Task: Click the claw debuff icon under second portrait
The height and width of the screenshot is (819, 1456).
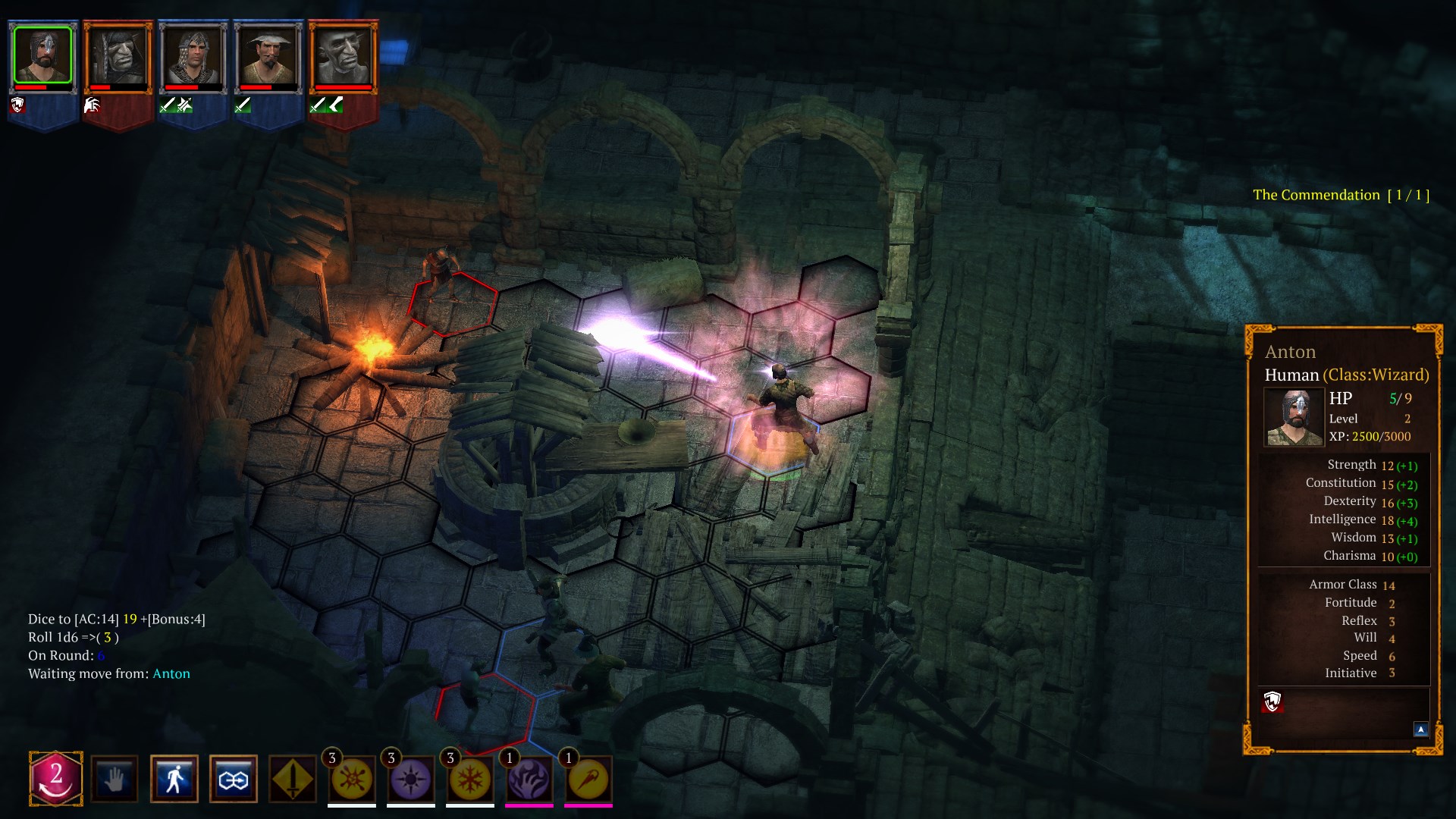Action: click(x=92, y=106)
